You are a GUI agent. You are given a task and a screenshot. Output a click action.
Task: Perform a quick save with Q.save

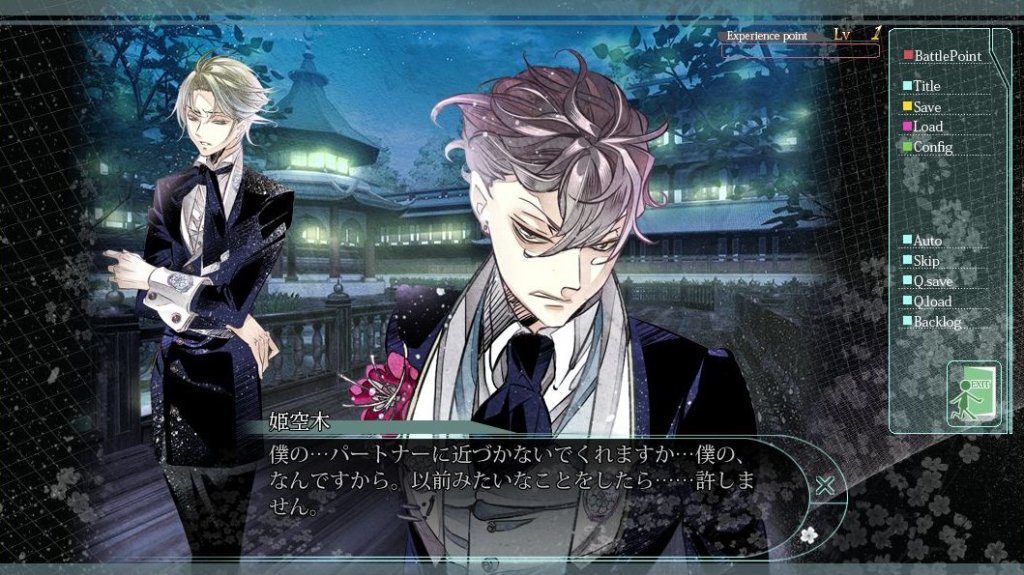(932, 281)
